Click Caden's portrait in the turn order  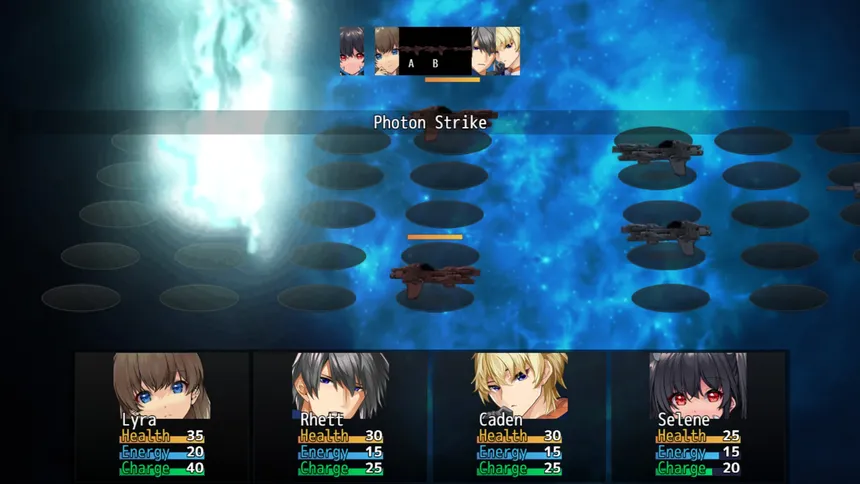tap(509, 51)
